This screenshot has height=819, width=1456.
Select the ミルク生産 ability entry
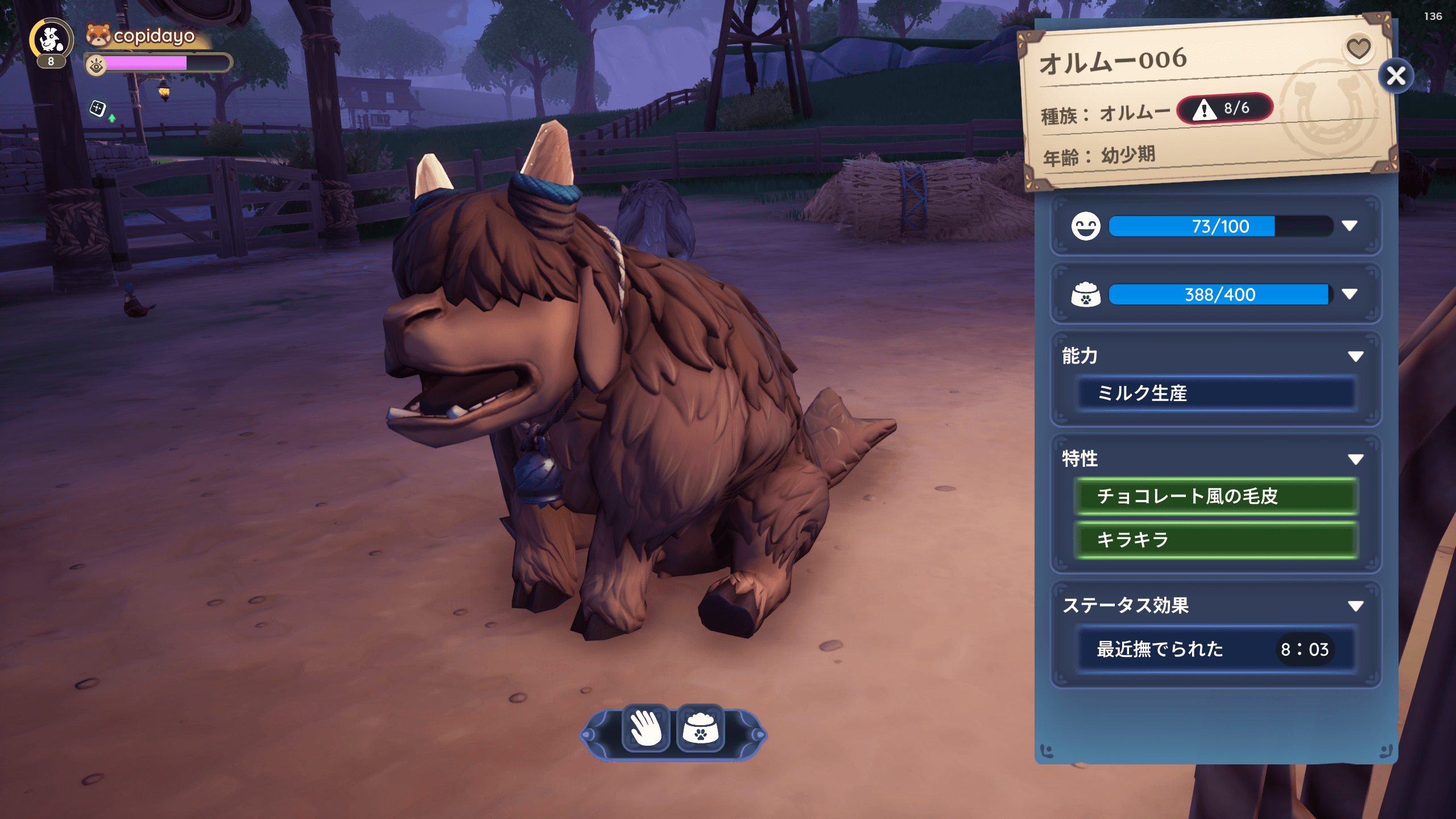coord(1216,393)
